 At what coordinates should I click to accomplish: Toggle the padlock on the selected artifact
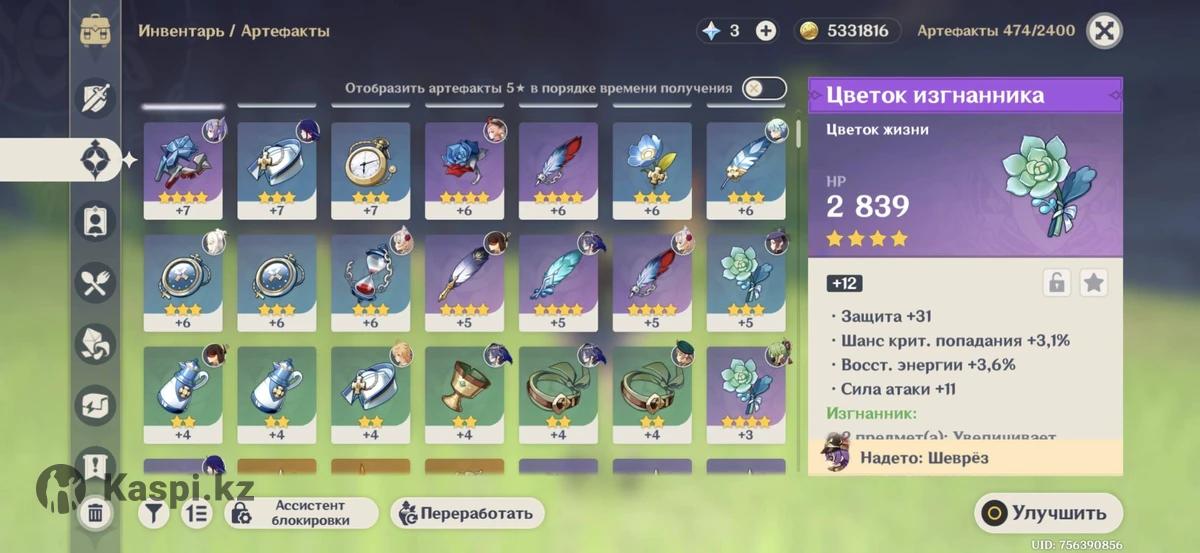click(x=1056, y=283)
